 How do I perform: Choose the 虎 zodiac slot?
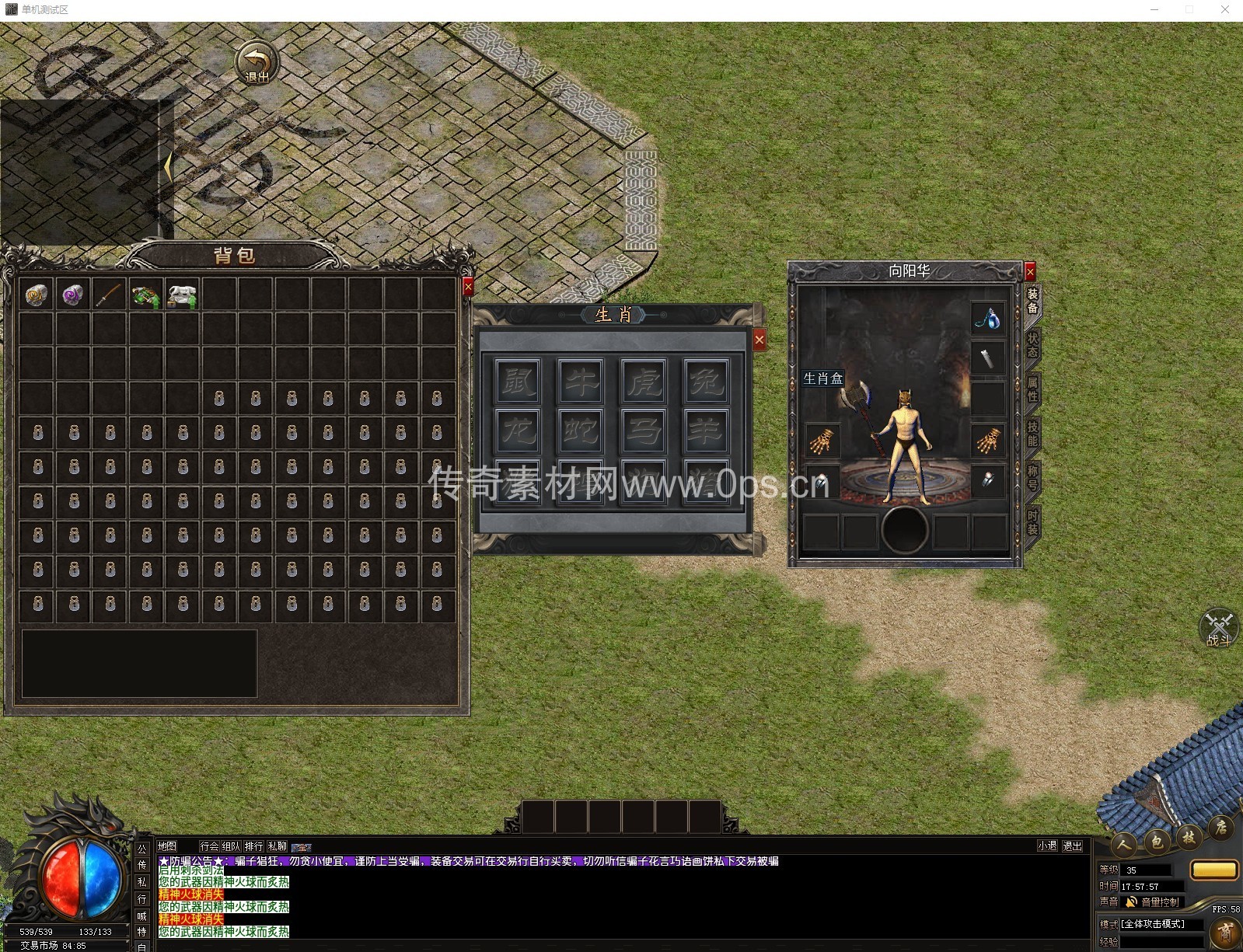pos(644,381)
